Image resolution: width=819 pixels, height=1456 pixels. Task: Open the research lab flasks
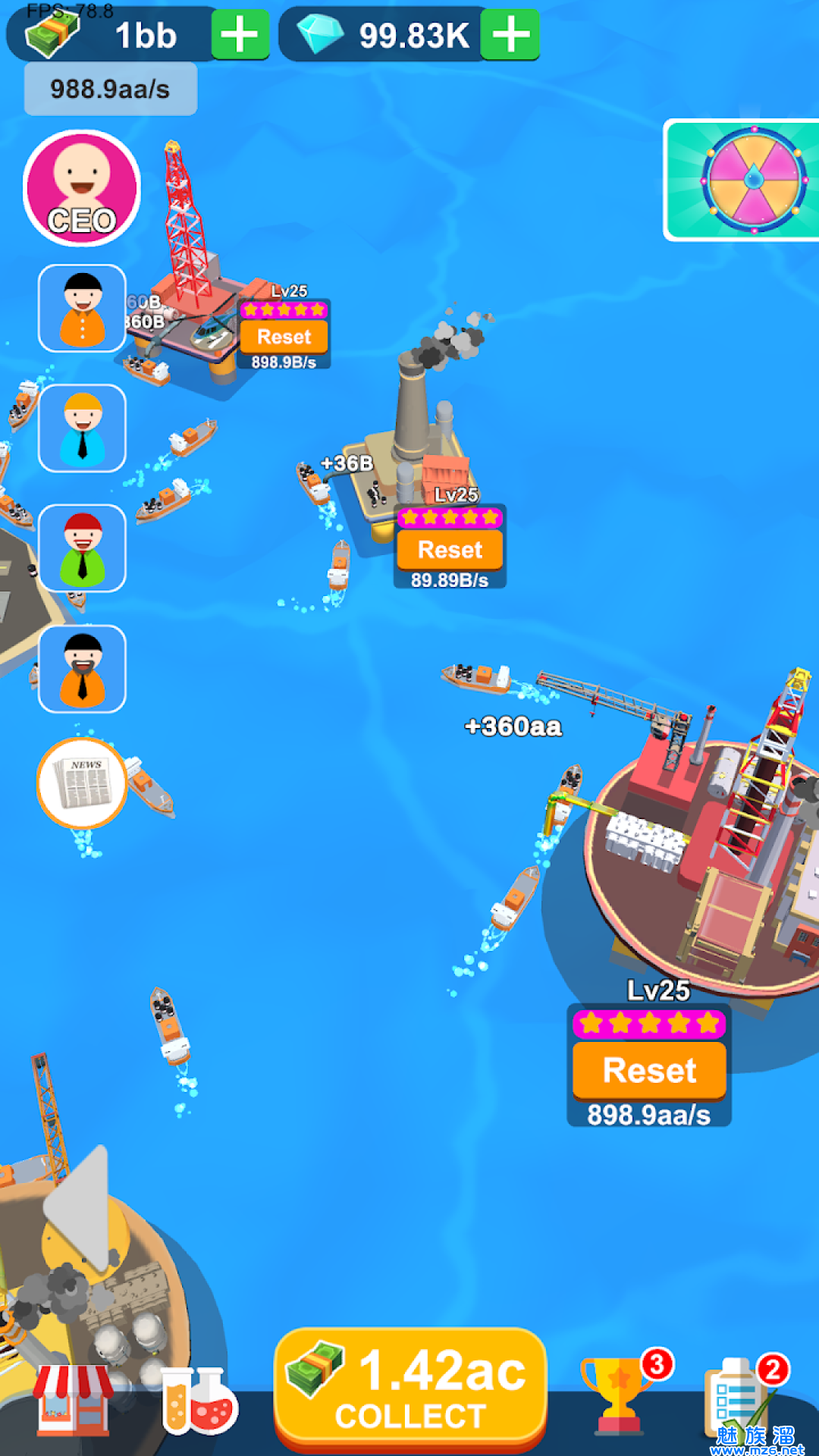coord(199,1401)
